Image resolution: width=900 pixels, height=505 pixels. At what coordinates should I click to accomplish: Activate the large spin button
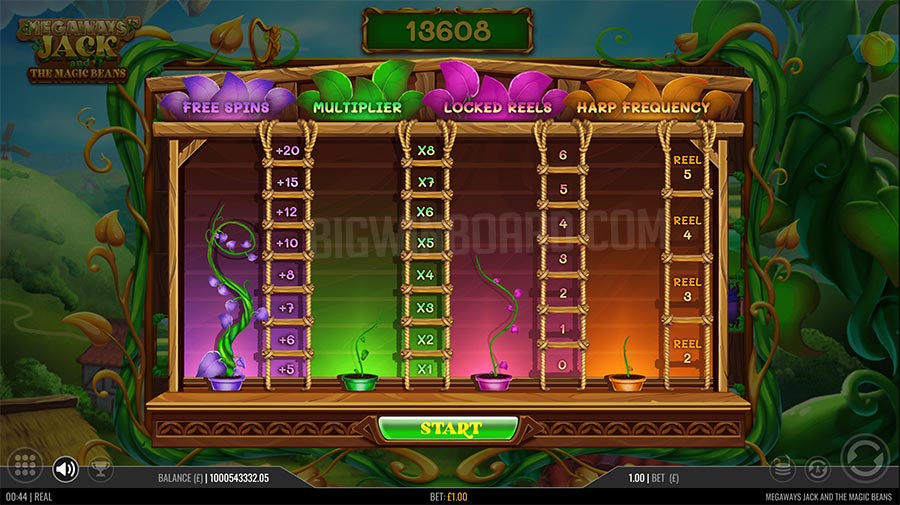coord(862,458)
